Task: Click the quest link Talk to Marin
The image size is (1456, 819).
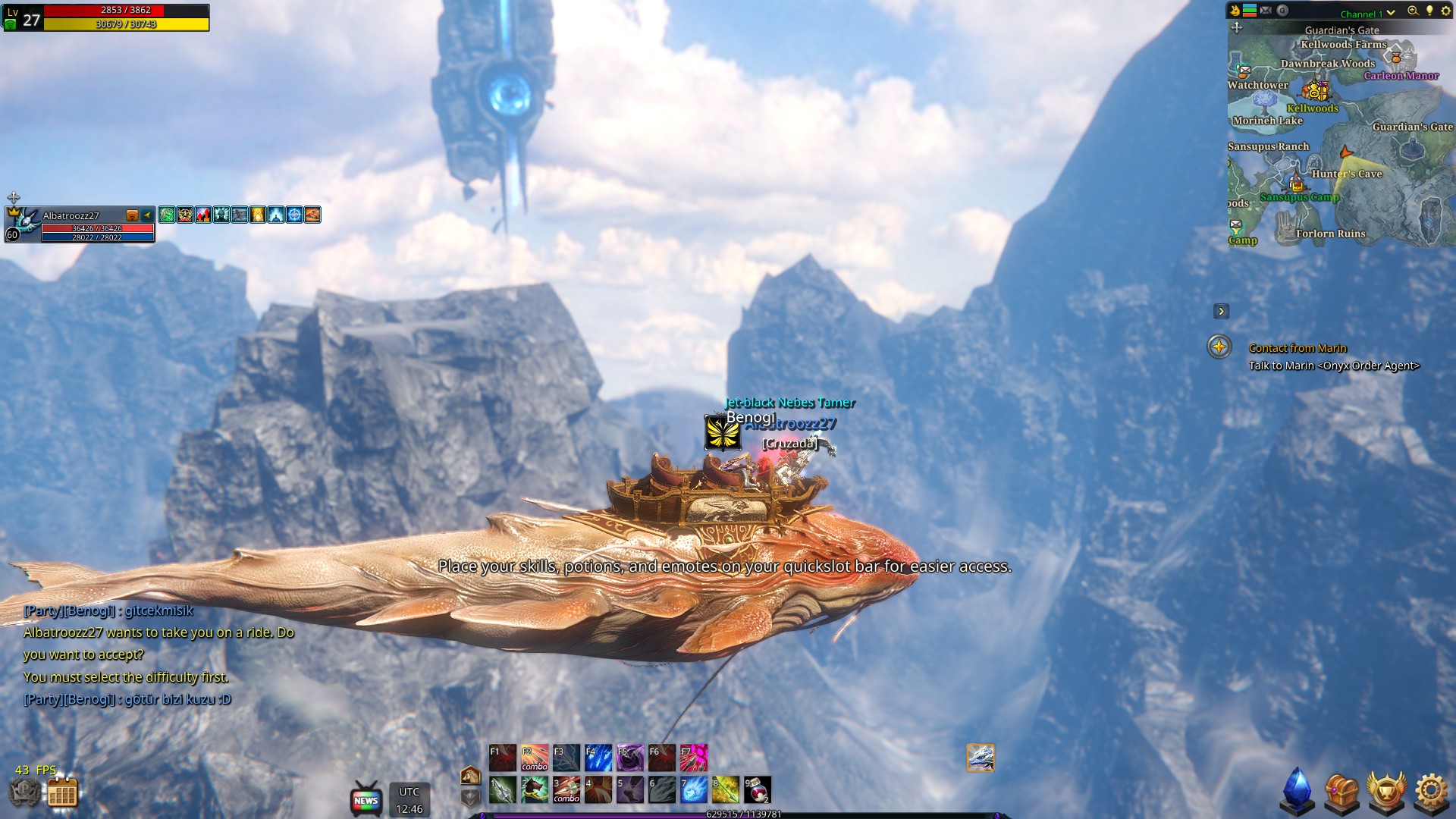Action: click(1335, 366)
